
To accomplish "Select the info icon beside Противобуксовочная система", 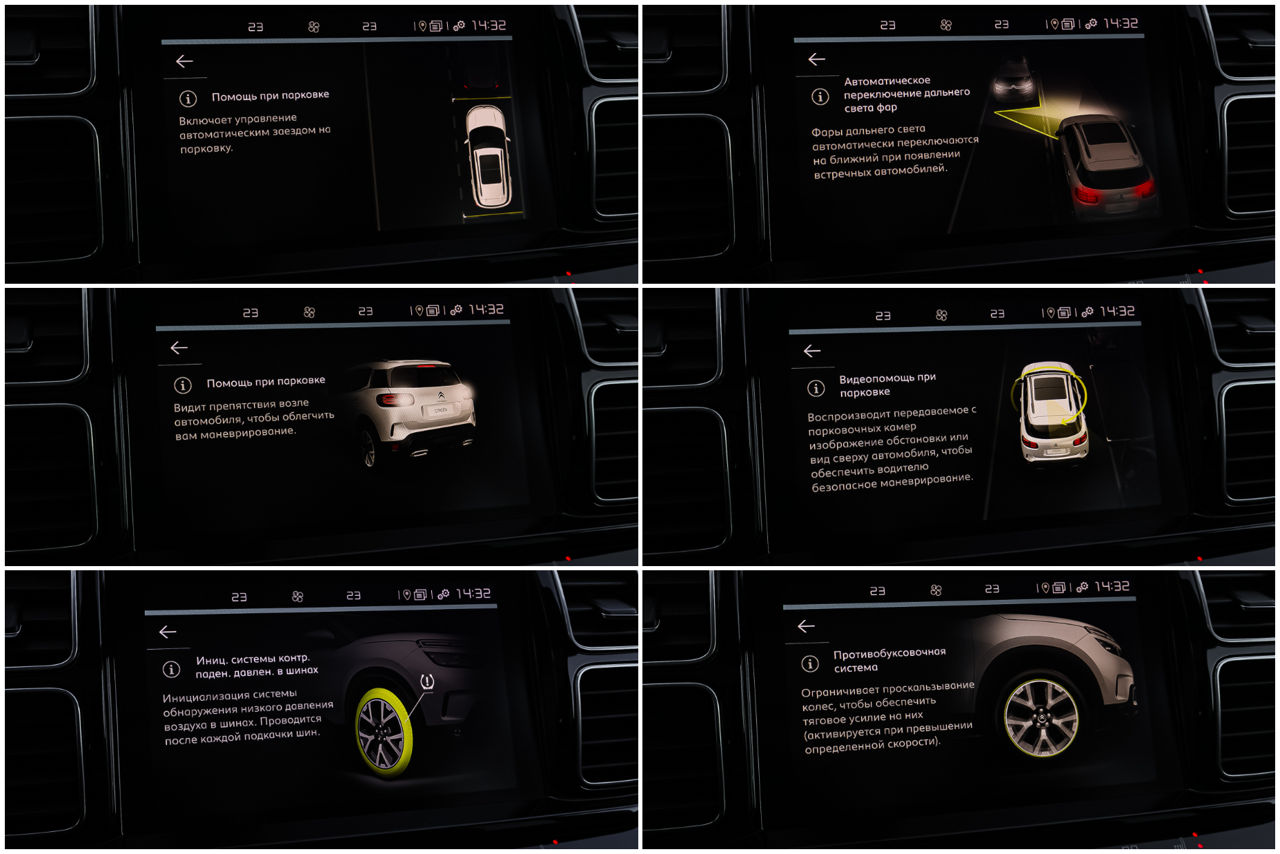I will (x=809, y=663).
